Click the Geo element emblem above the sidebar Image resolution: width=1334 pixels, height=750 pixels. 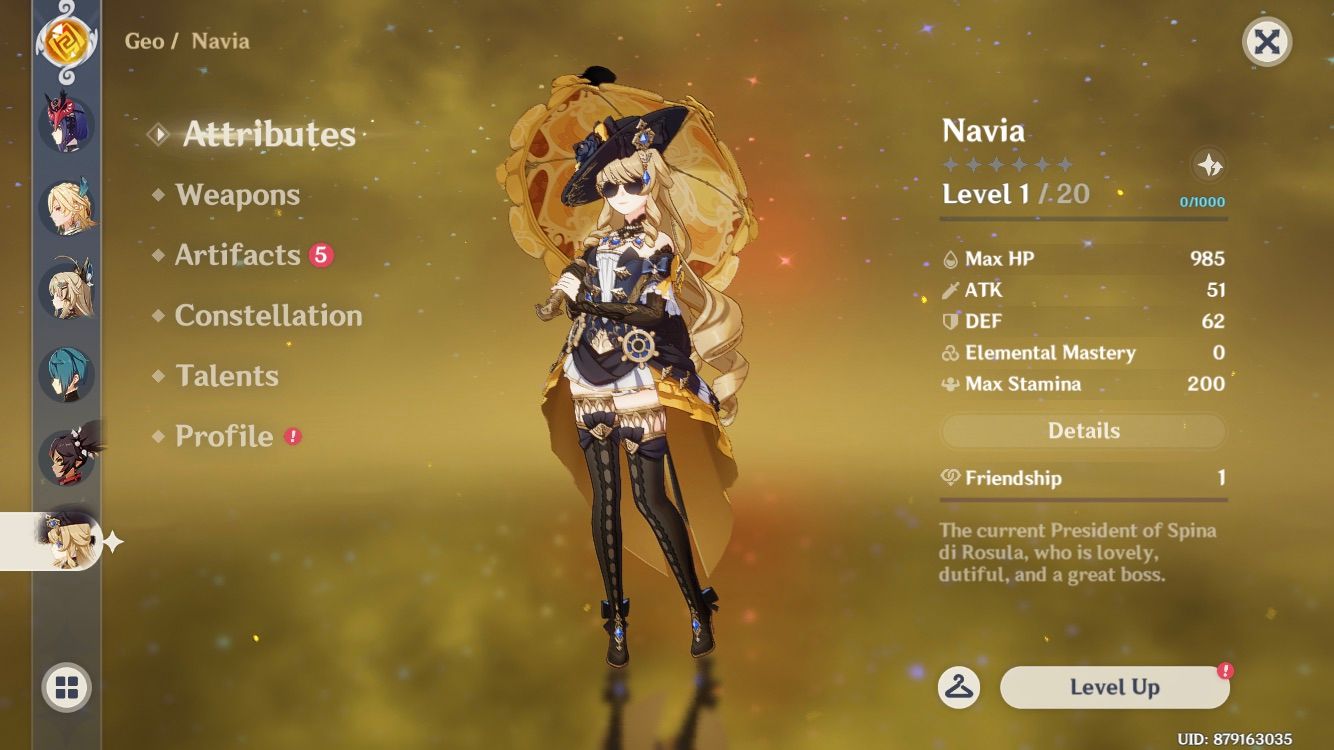click(64, 44)
